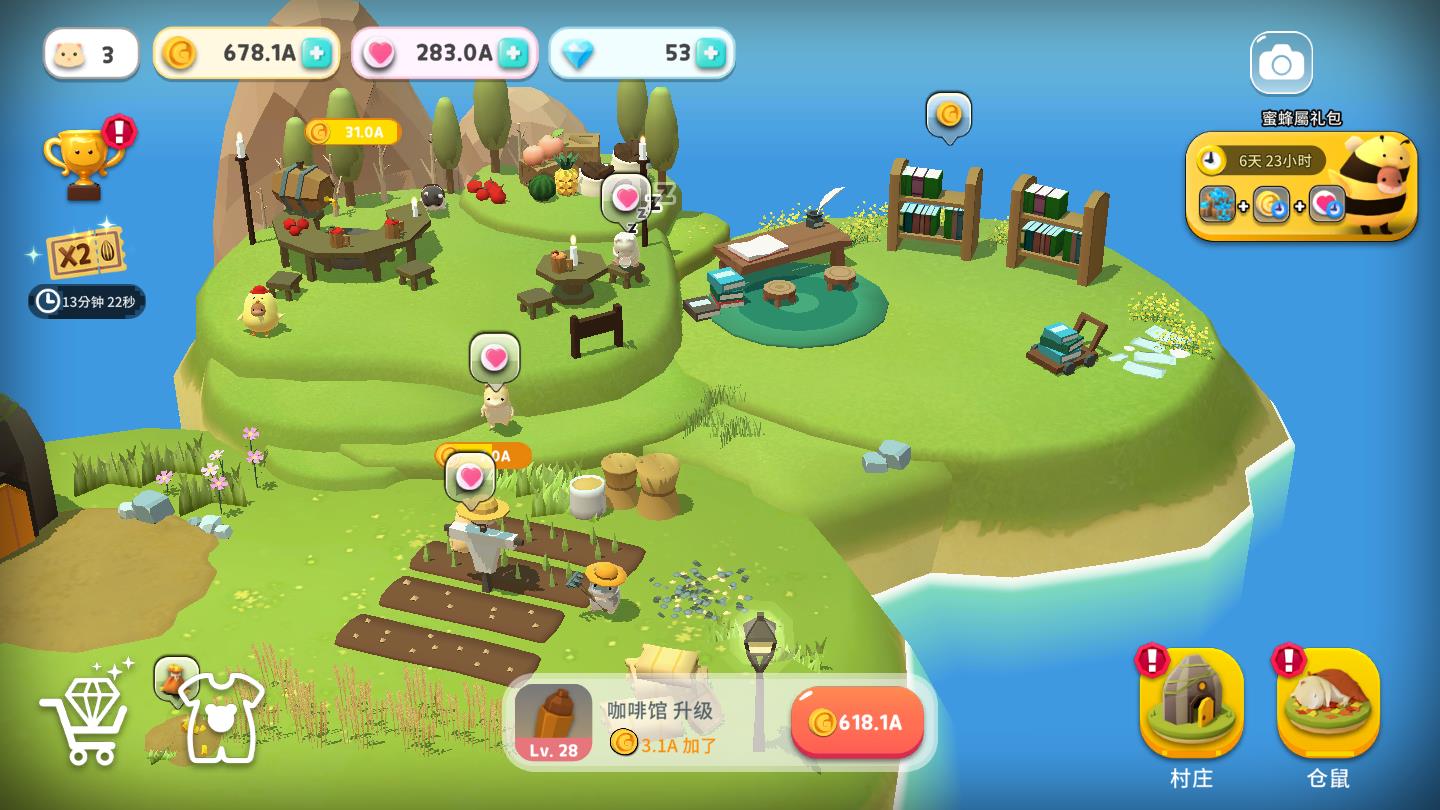Add more hearts with plus button
Image resolution: width=1440 pixels, height=810 pixels.
click(x=513, y=53)
